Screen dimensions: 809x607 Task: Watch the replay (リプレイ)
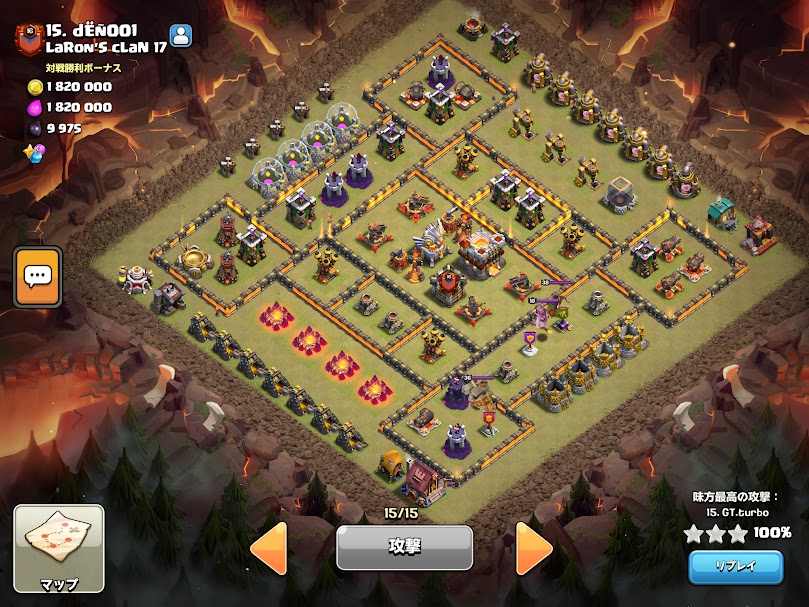(735, 566)
